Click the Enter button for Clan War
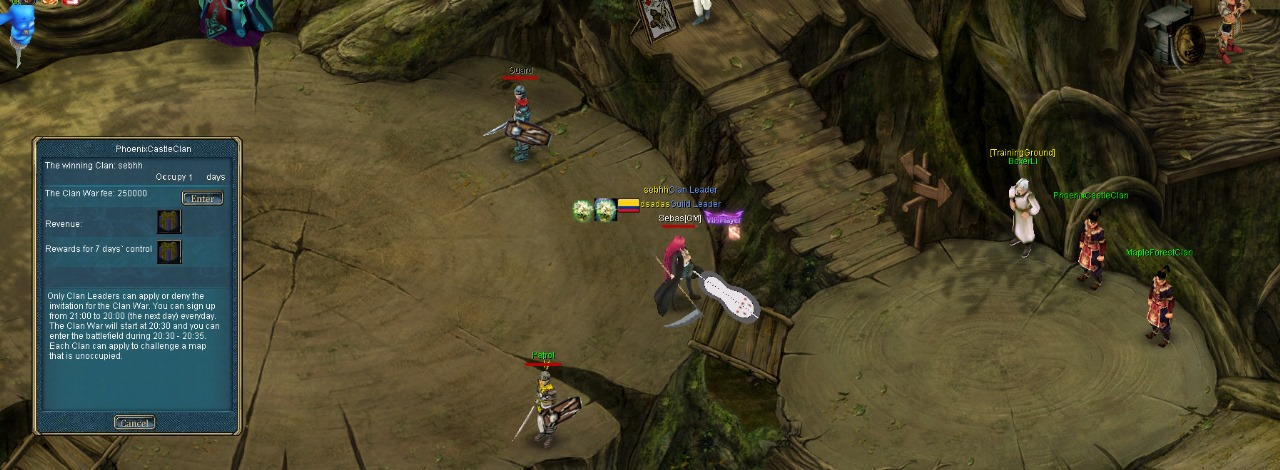The height and width of the screenshot is (470, 1280). (202, 198)
